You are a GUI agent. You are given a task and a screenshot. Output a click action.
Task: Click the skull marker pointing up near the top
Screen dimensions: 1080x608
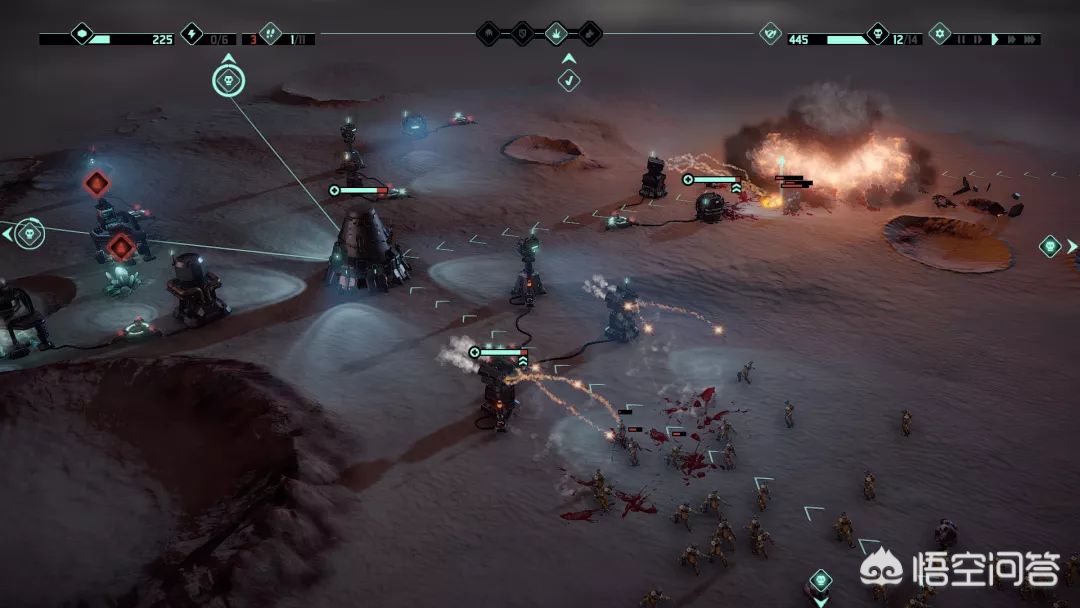[228, 80]
